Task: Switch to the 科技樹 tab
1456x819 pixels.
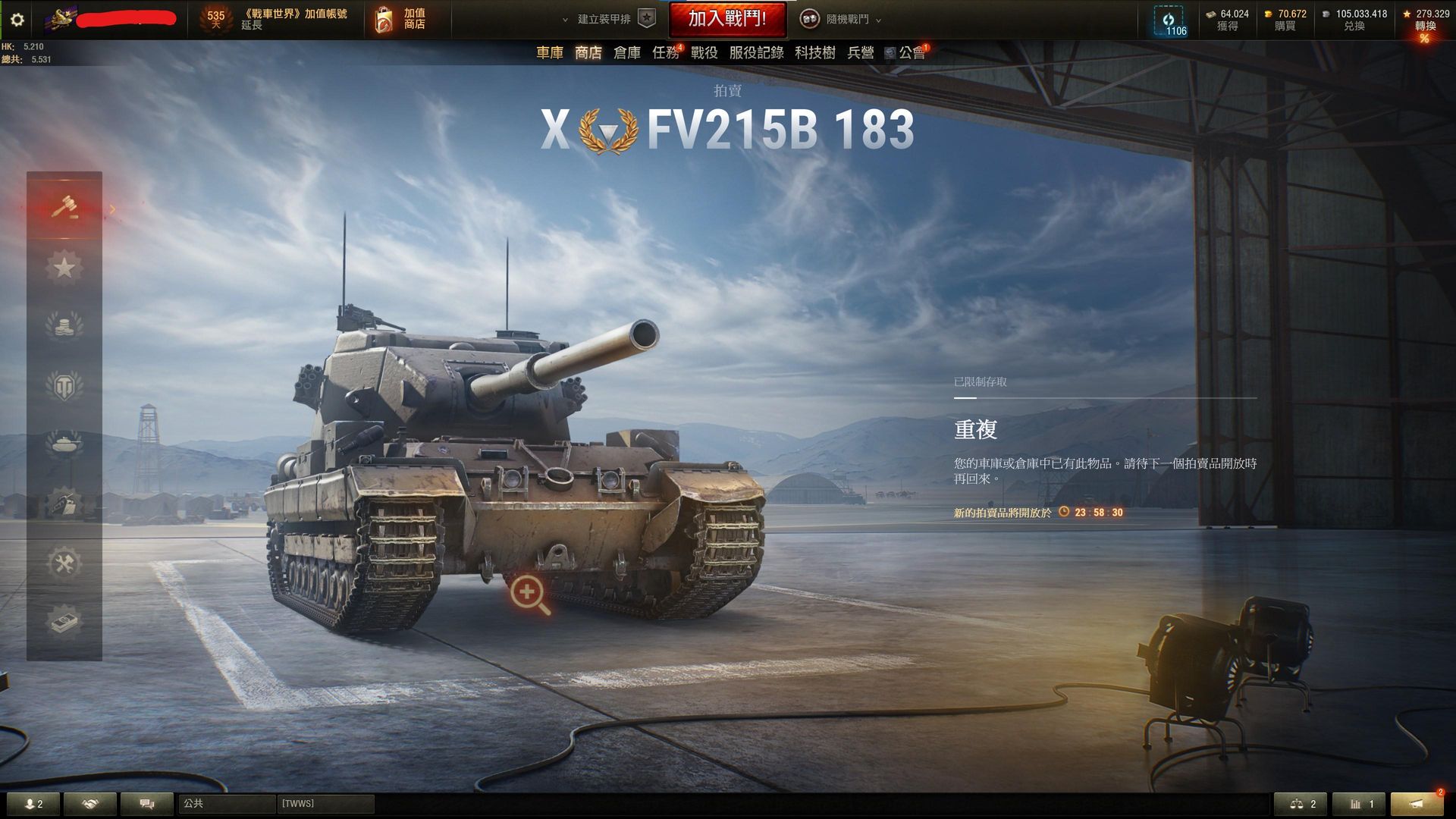Action: coord(814,53)
